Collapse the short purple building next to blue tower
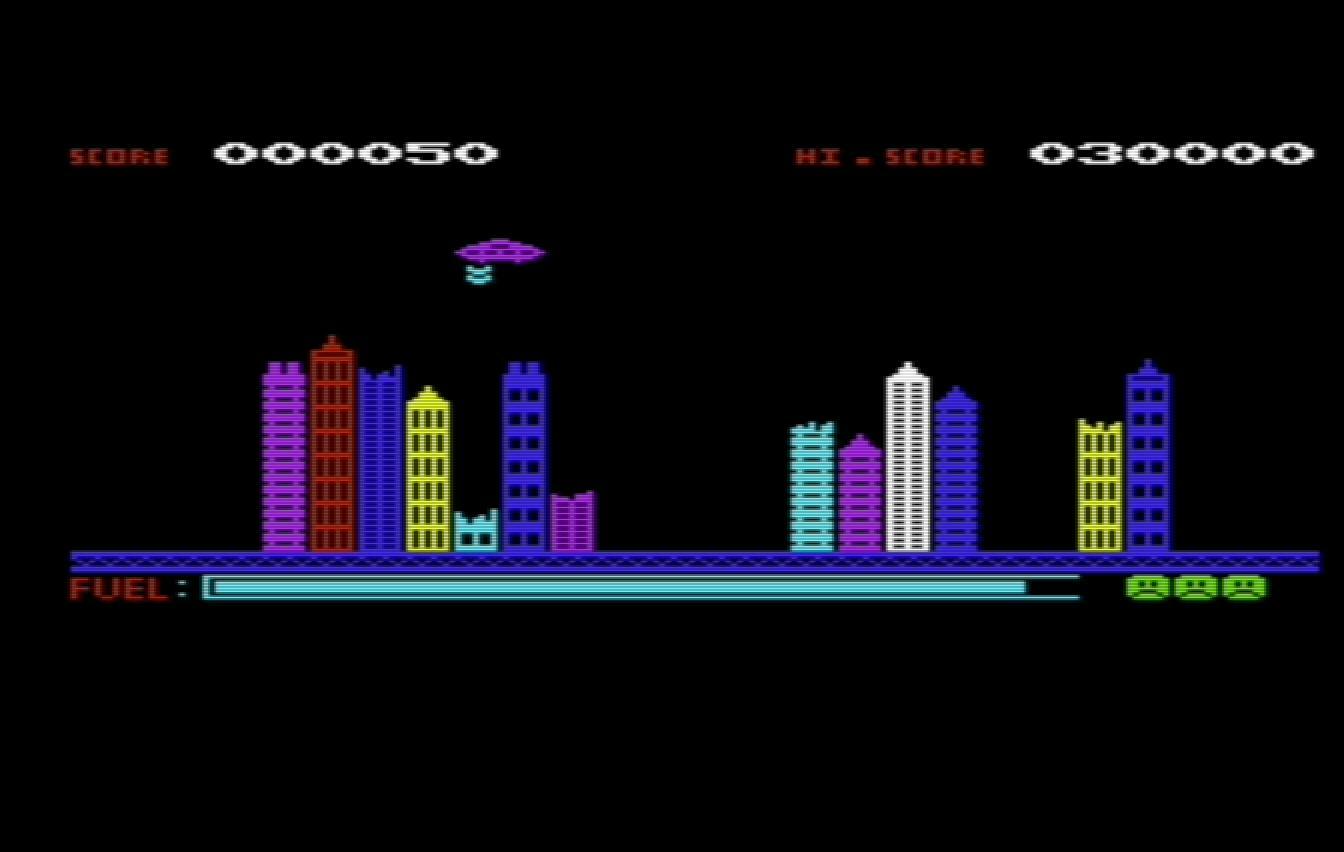1344x852 pixels. tap(575, 525)
